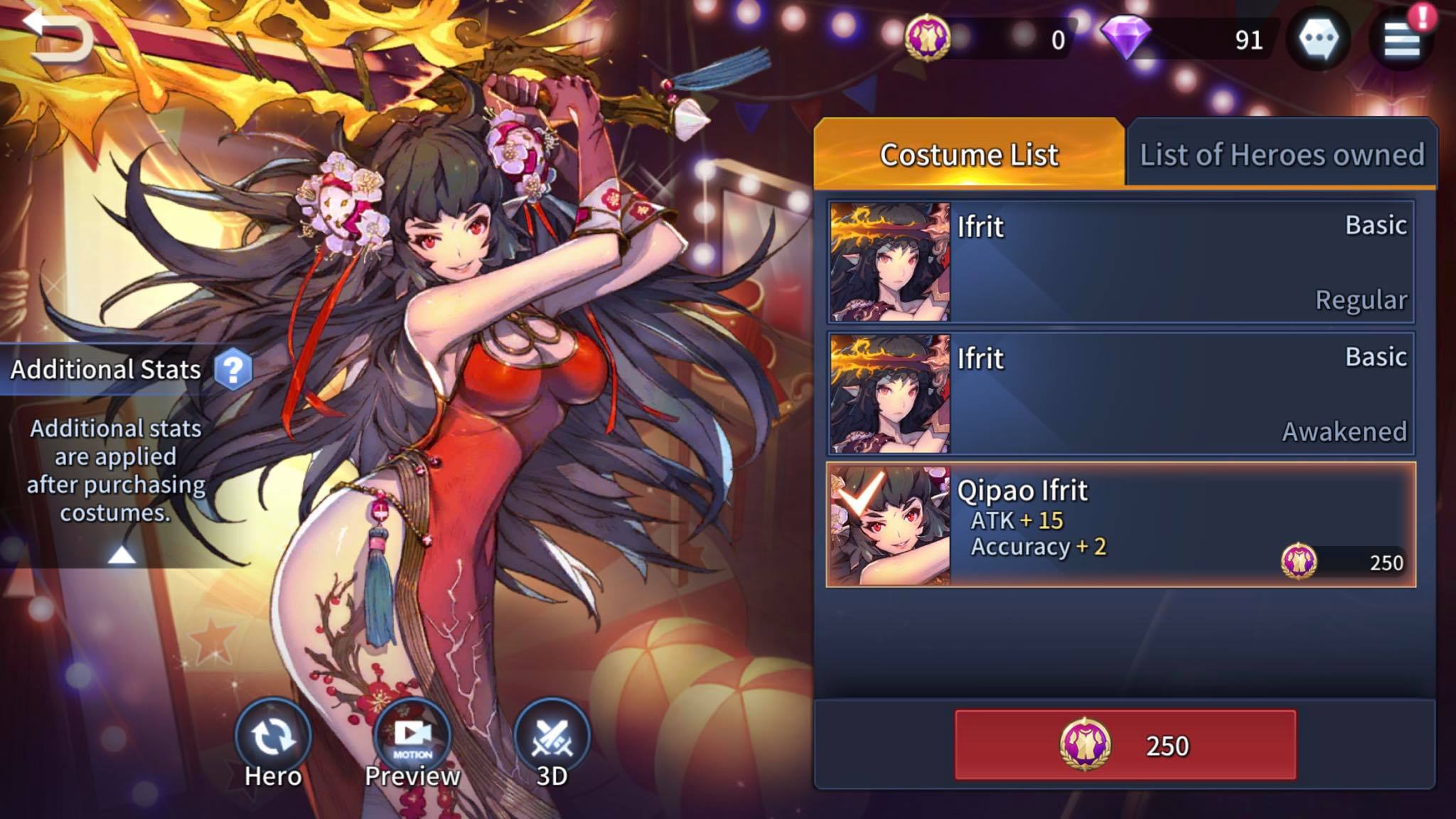Open the hamburger main menu
The image size is (1456, 819).
[x=1402, y=39]
